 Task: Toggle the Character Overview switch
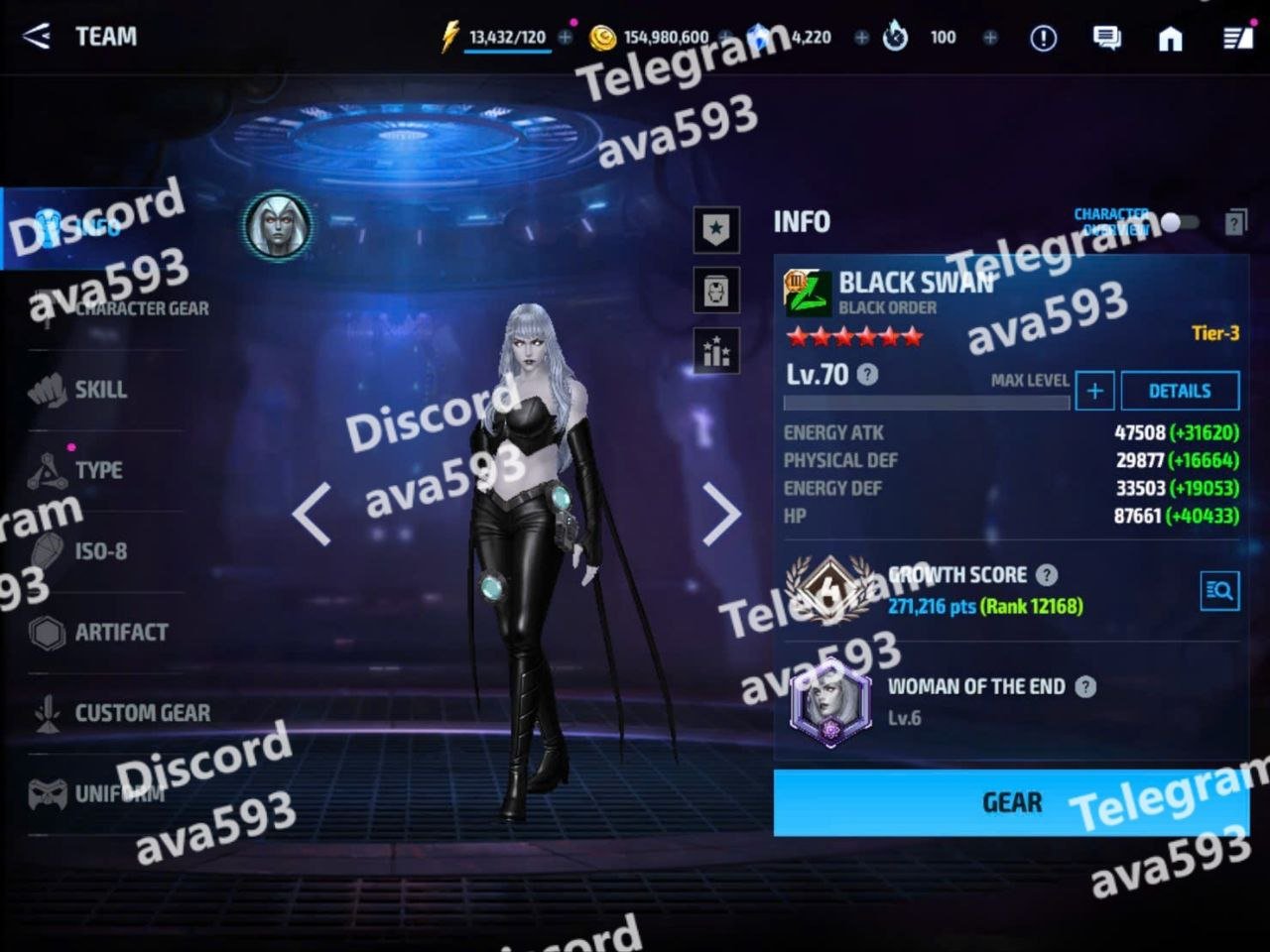coord(1179,222)
